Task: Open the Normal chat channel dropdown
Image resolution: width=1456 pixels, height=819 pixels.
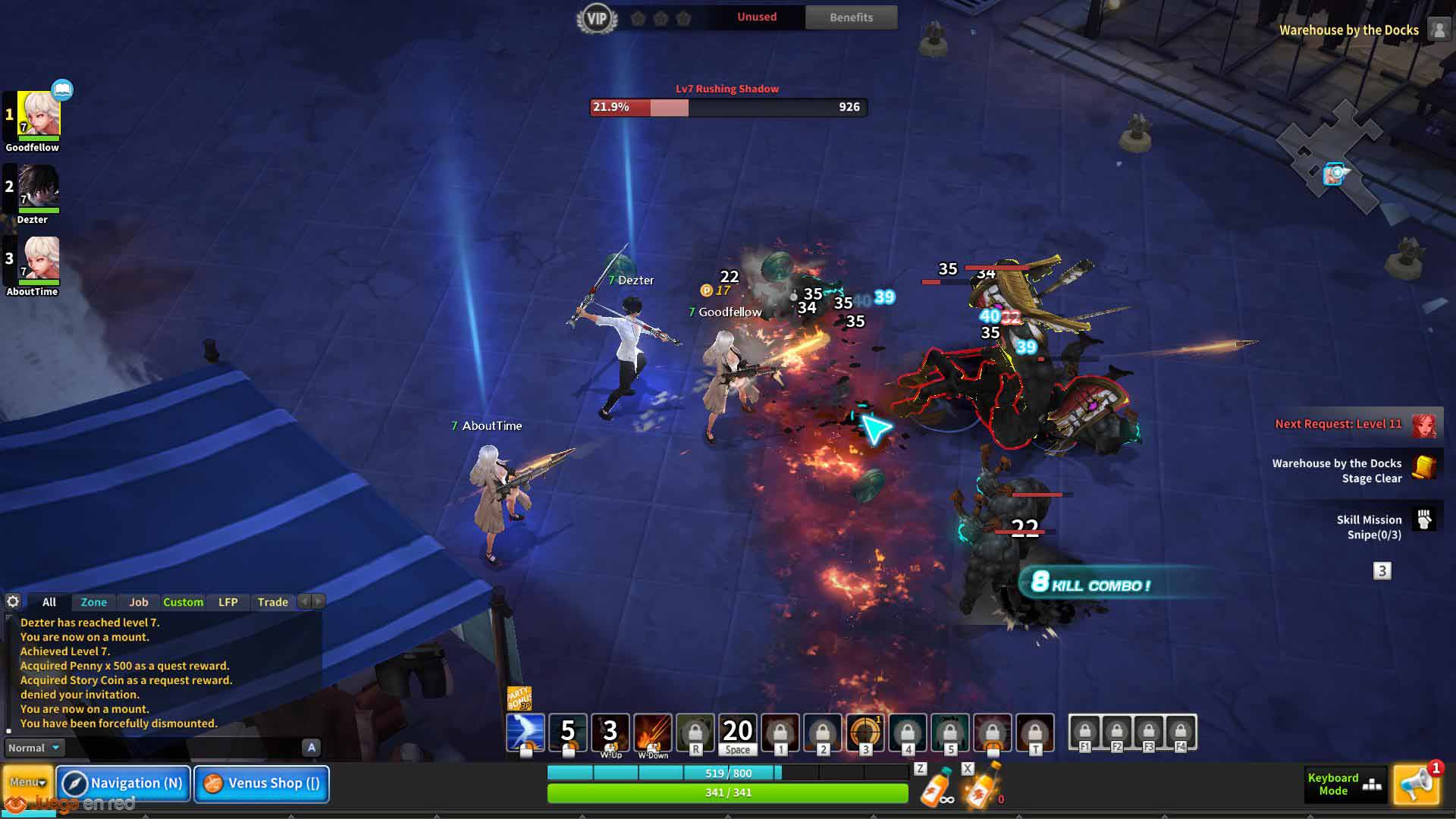Action: [33, 748]
